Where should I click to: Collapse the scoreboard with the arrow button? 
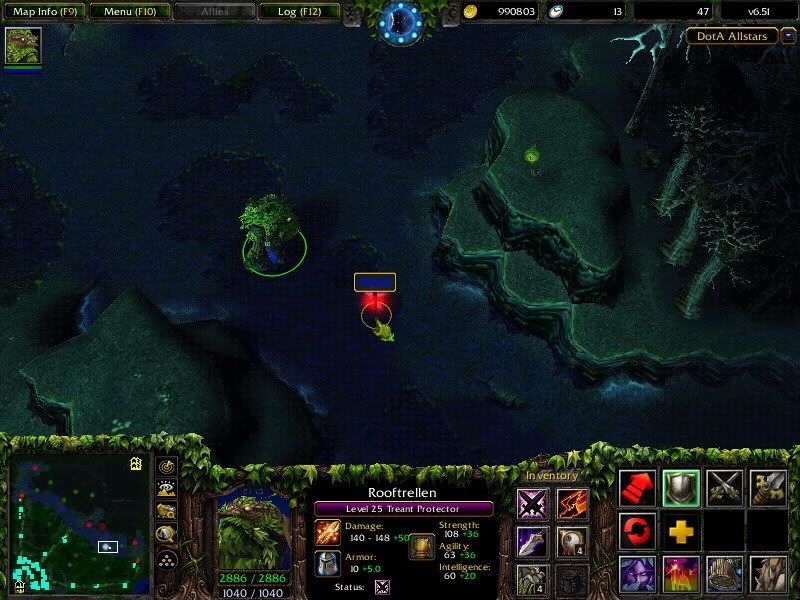coord(788,36)
